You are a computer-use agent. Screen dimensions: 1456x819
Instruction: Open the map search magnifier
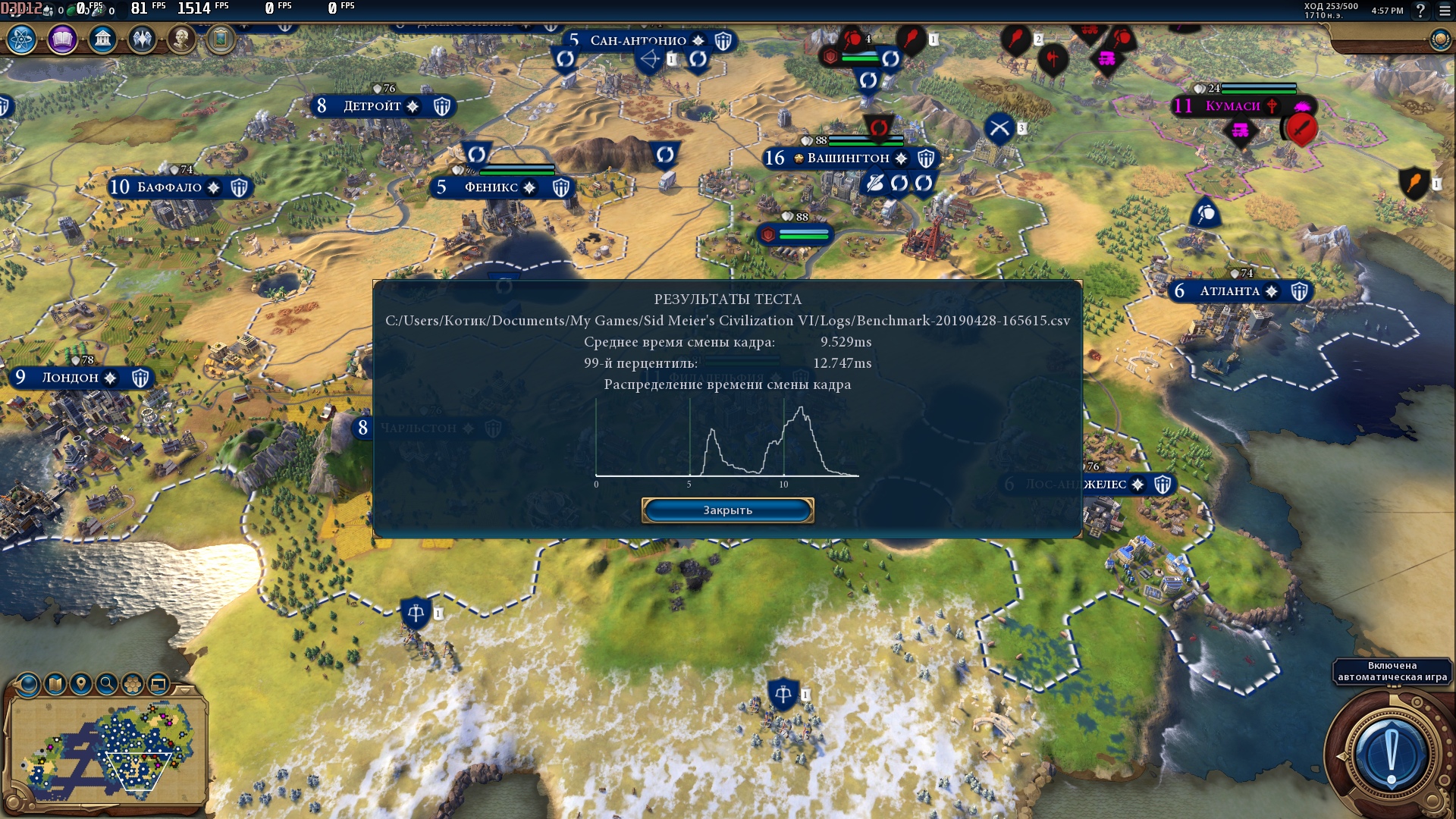(x=107, y=685)
